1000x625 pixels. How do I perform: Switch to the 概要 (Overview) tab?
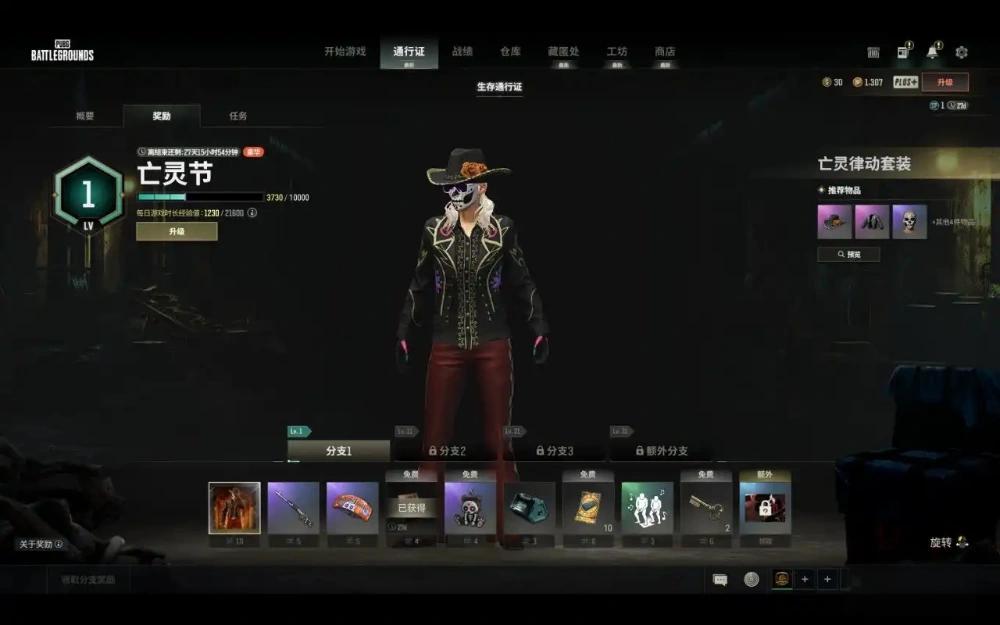(86, 116)
